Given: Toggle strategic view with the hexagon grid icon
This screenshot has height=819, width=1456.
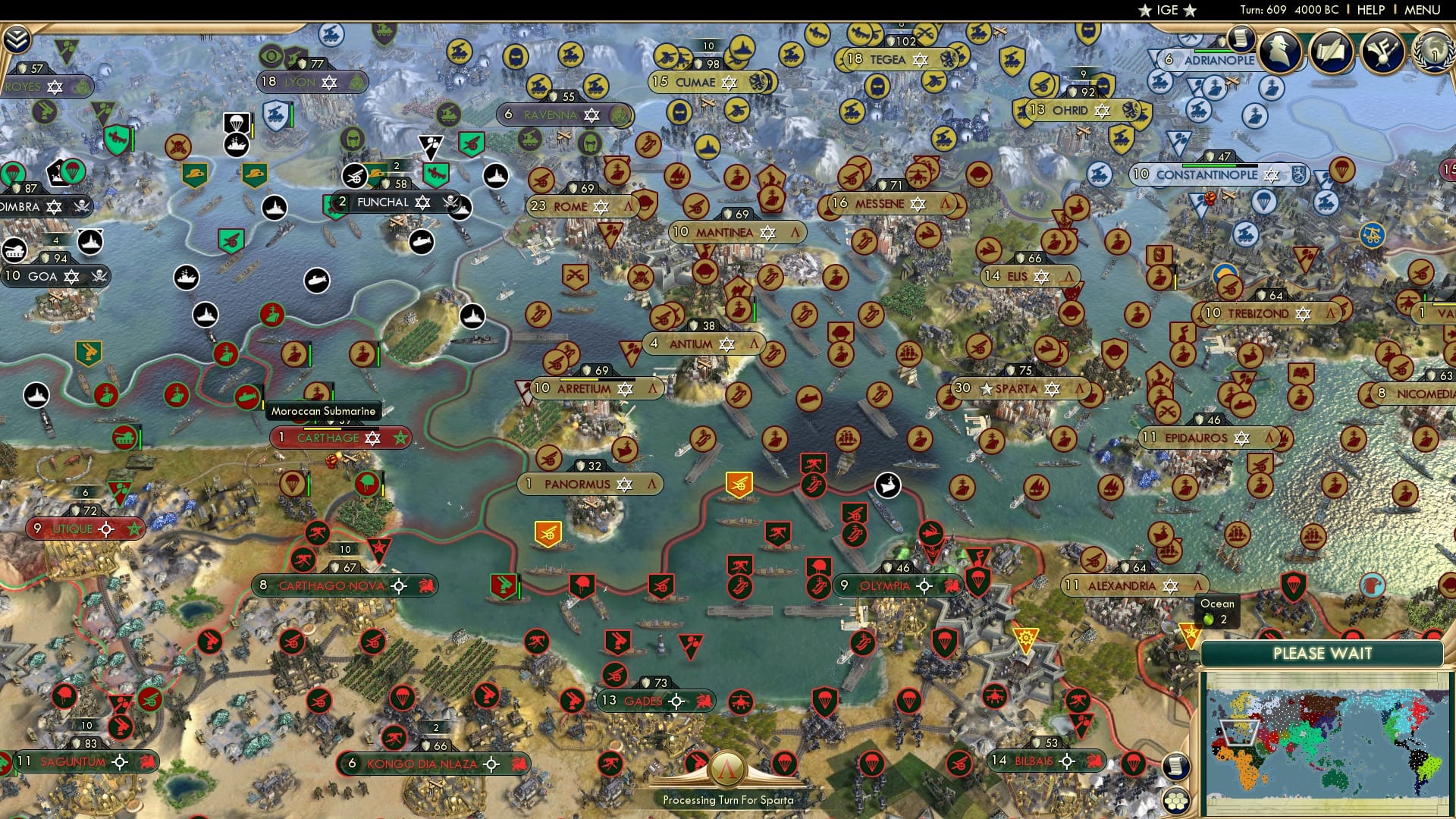Looking at the screenshot, I should click(1175, 802).
